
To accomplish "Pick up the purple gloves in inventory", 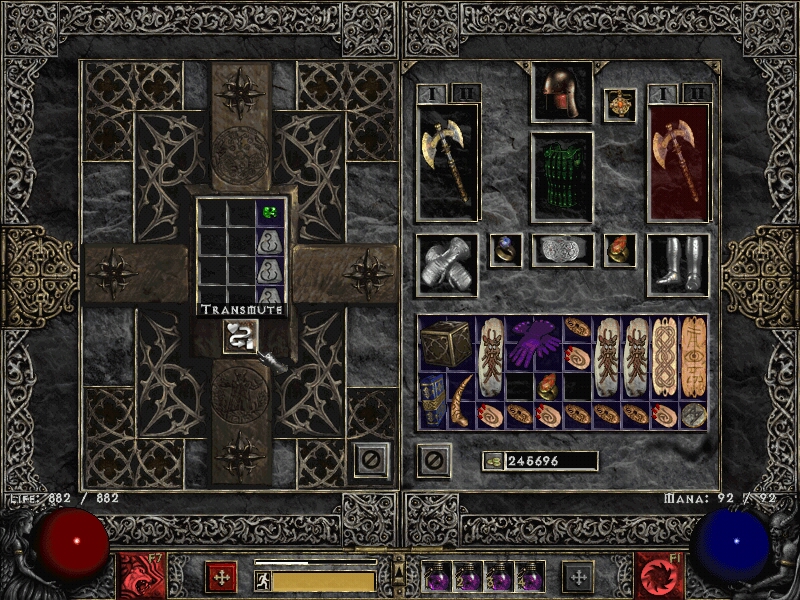I will click(534, 342).
